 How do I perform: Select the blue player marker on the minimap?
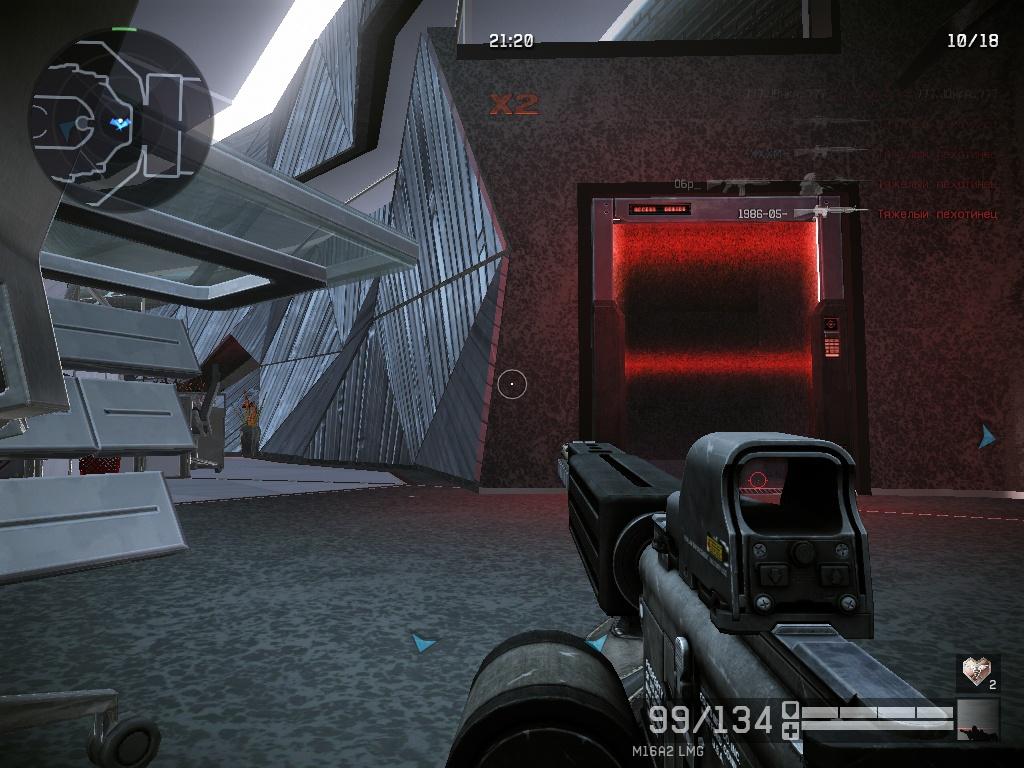[x=120, y=123]
